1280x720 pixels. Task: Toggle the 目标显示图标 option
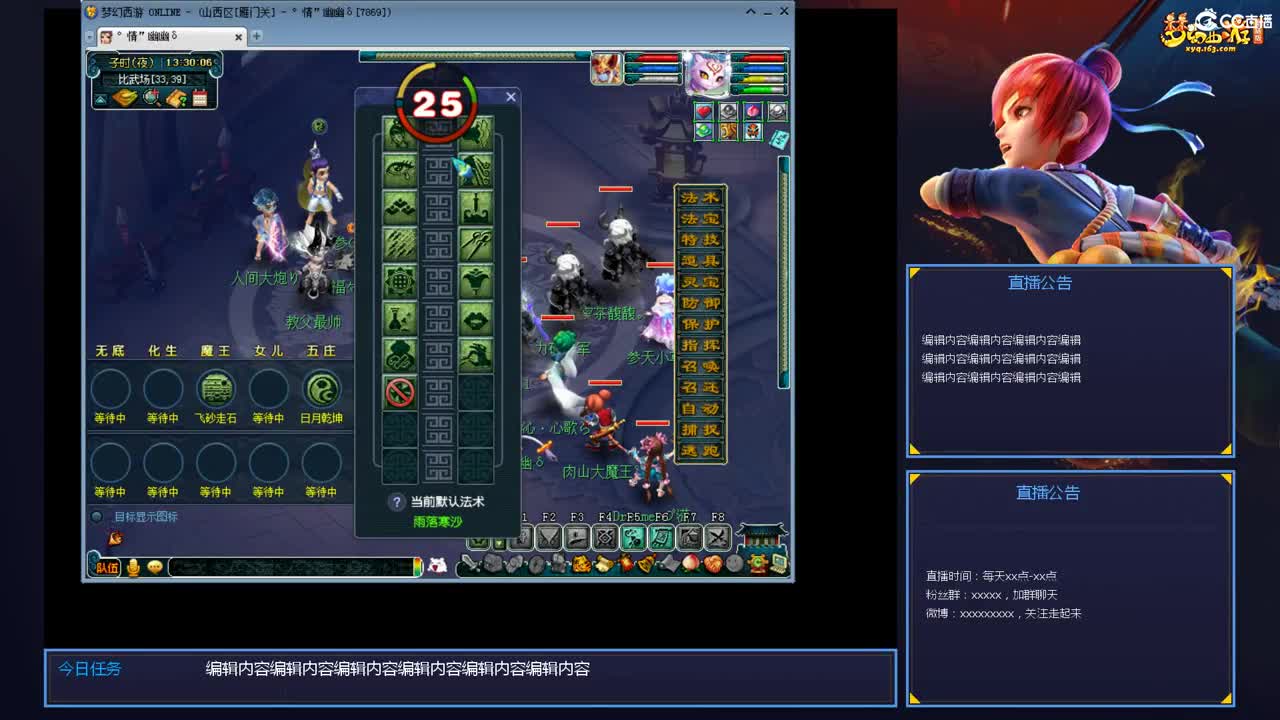coord(97,515)
